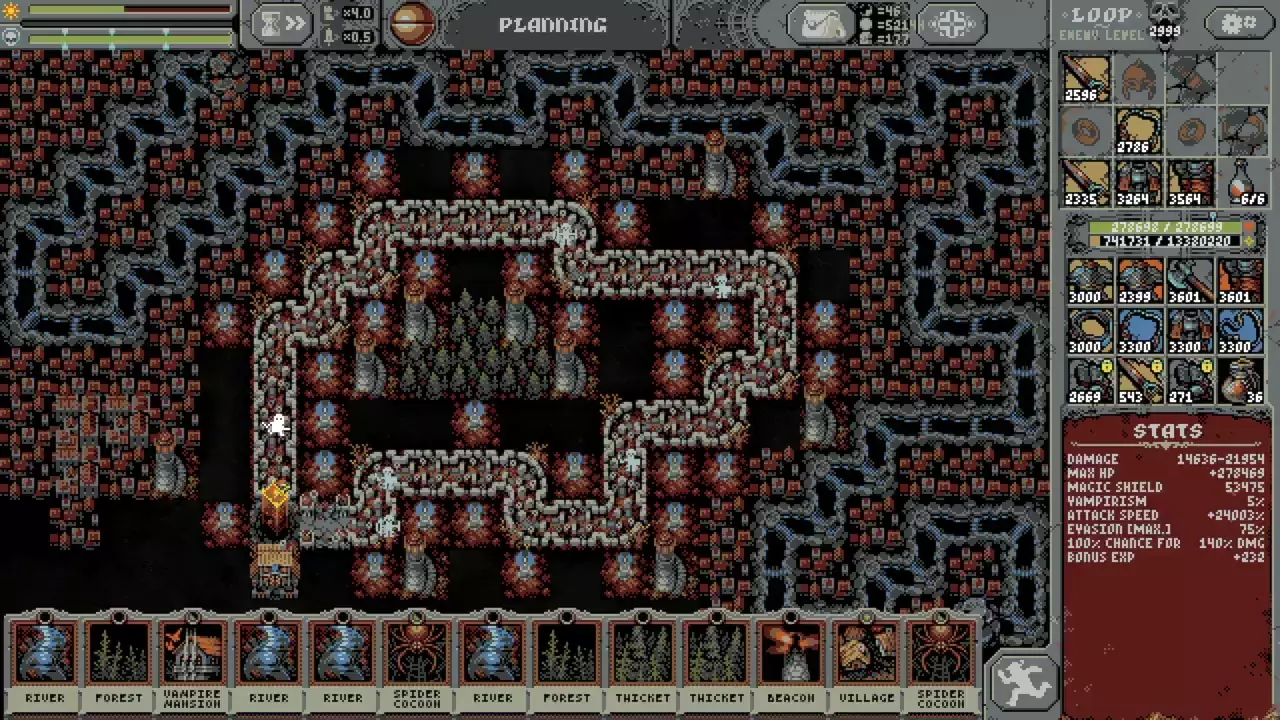The width and height of the screenshot is (1280, 720).
Task: Select the potion jar marked 36
Action: coord(1241,381)
